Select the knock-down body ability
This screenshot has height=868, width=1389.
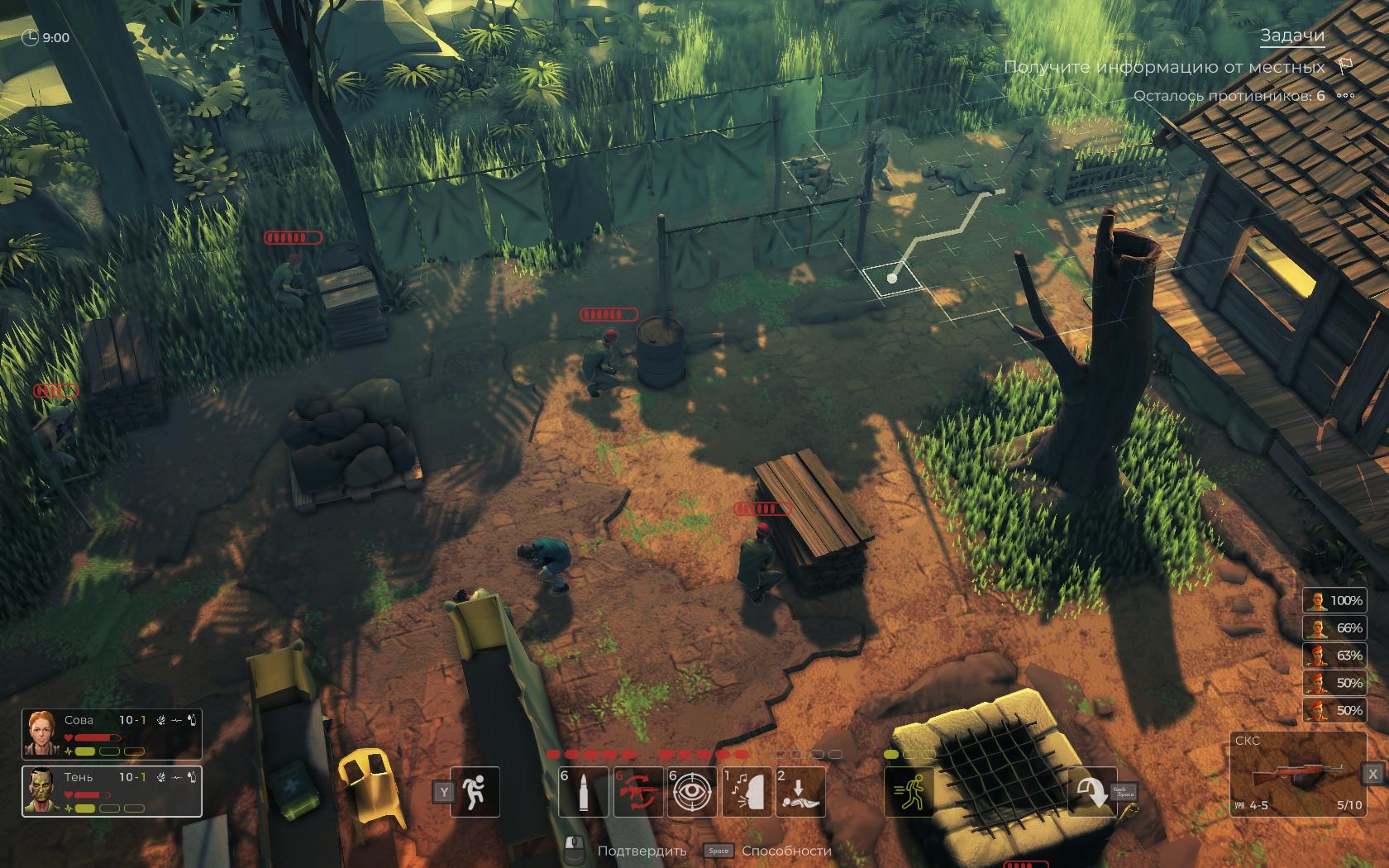[800, 792]
